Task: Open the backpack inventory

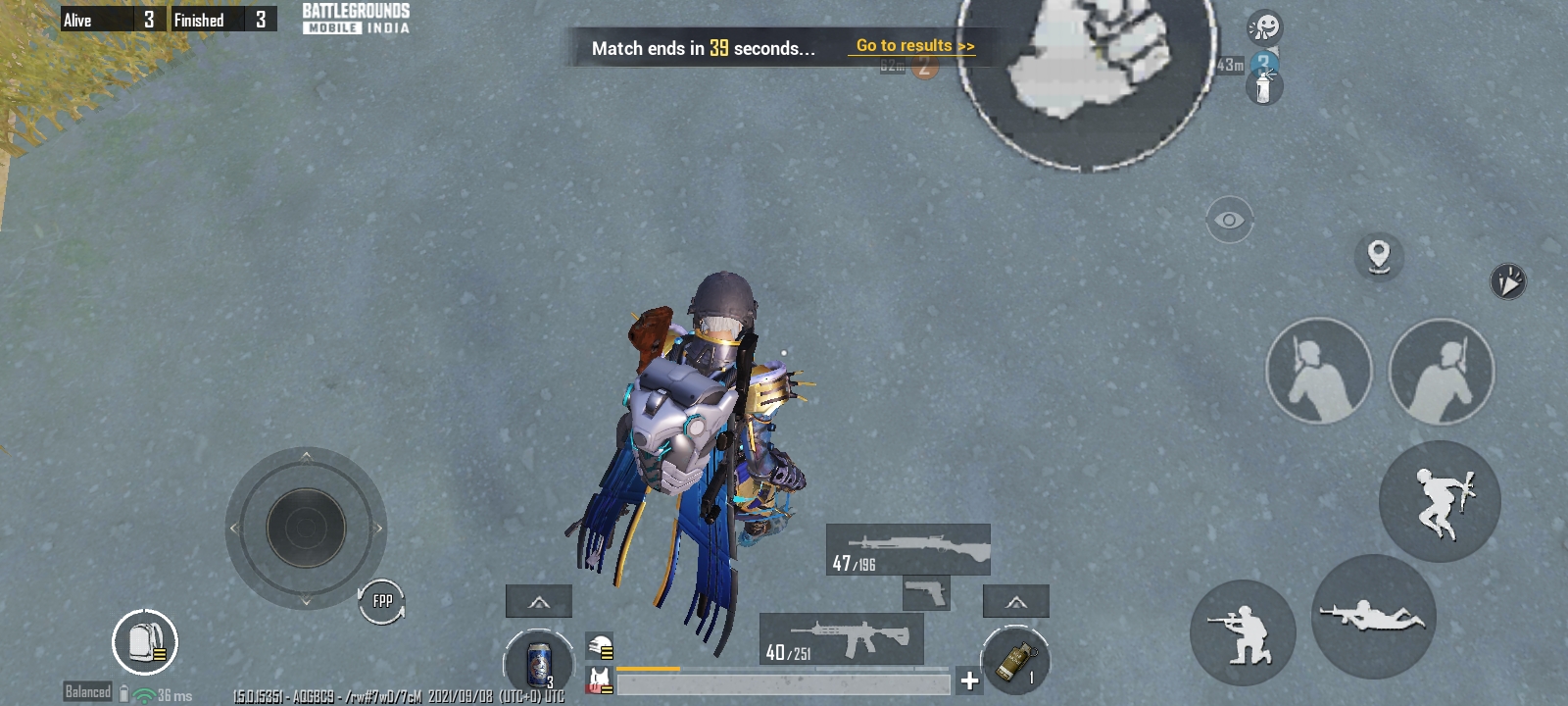Action: click(145, 642)
